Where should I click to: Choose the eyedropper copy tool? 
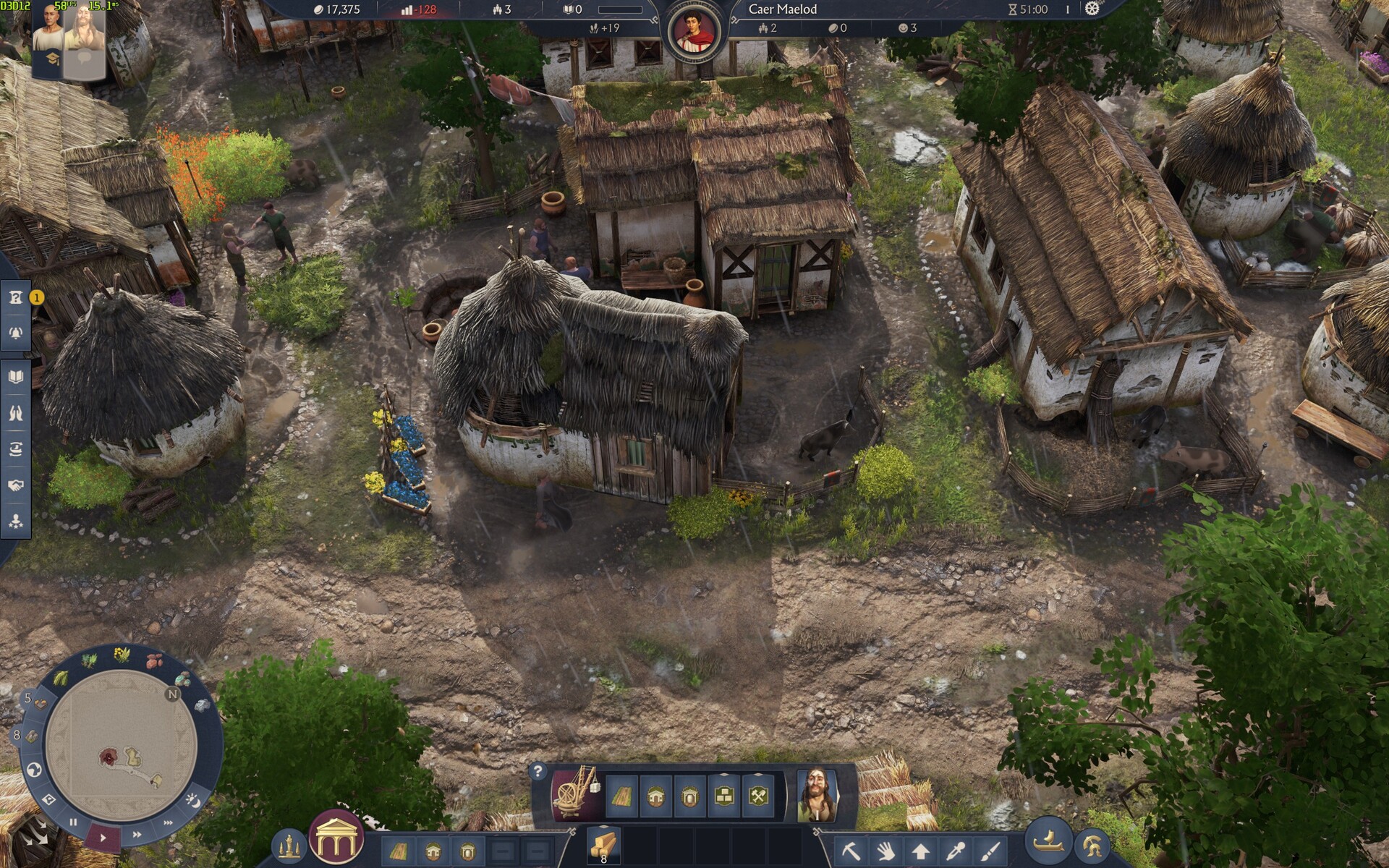coord(955,851)
